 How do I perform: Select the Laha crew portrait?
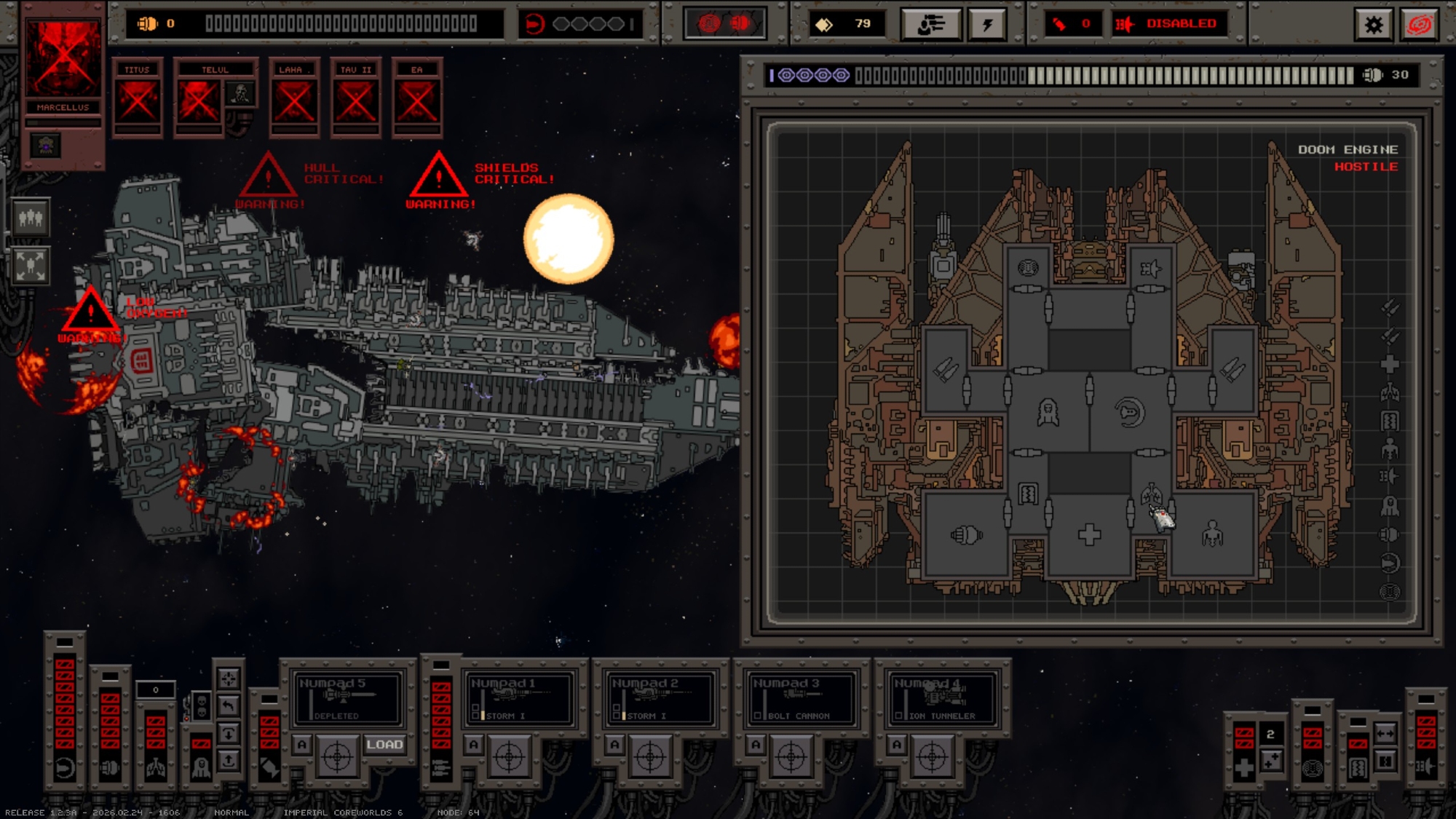(294, 100)
